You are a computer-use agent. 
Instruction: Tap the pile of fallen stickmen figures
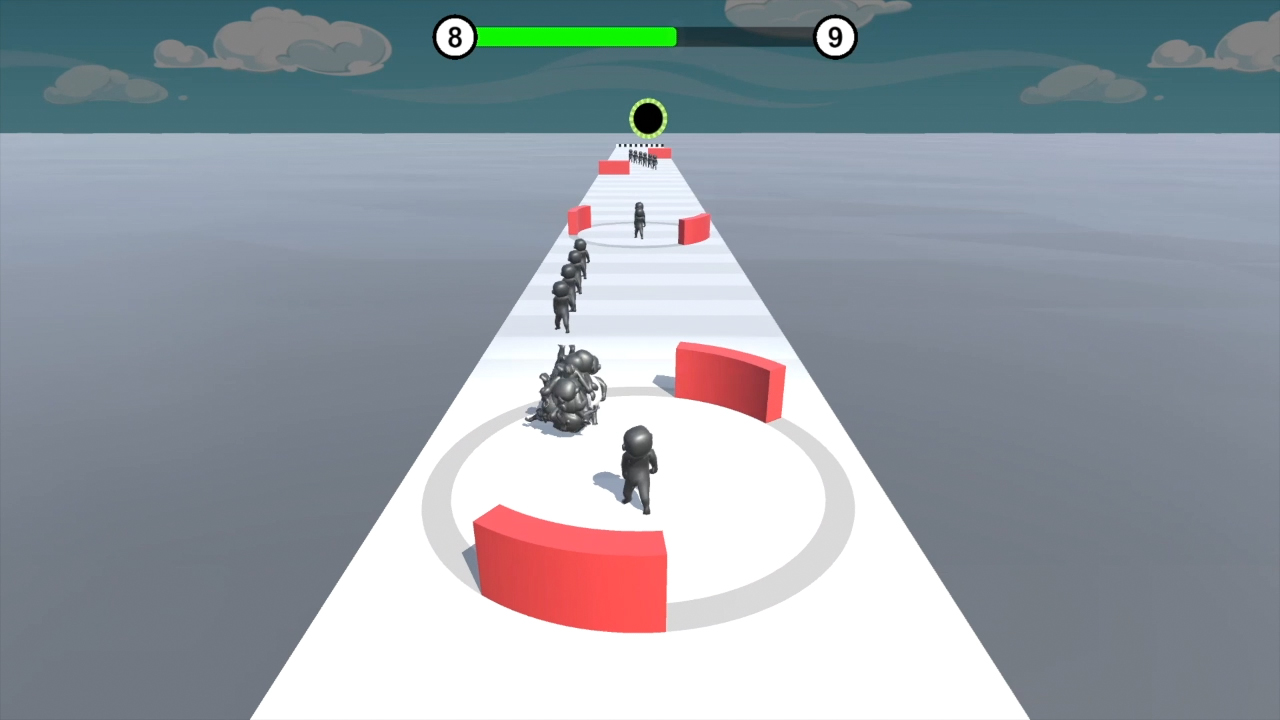tap(567, 390)
